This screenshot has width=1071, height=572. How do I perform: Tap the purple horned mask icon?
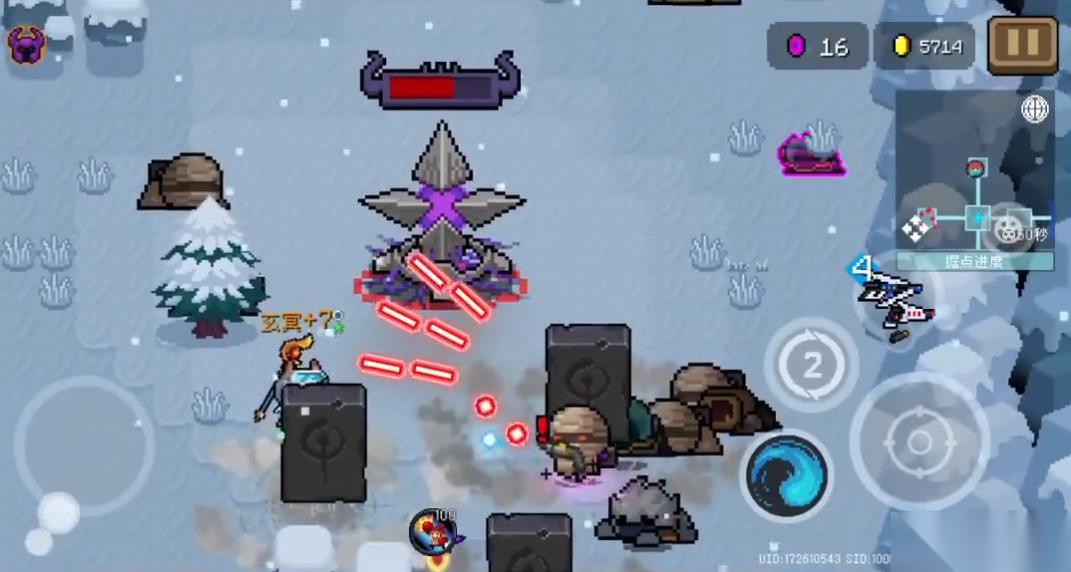click(25, 45)
